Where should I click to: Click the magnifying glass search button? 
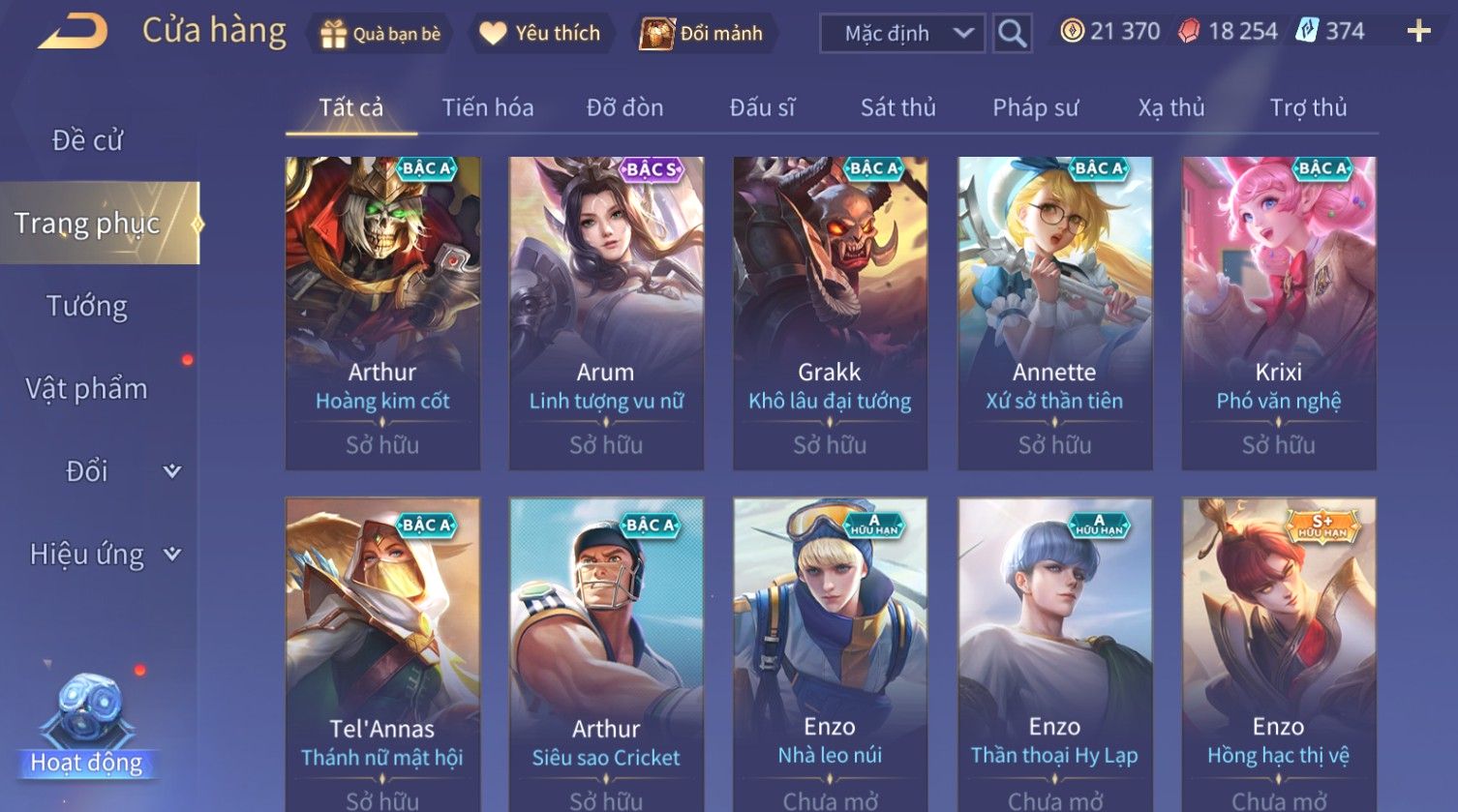(1012, 34)
